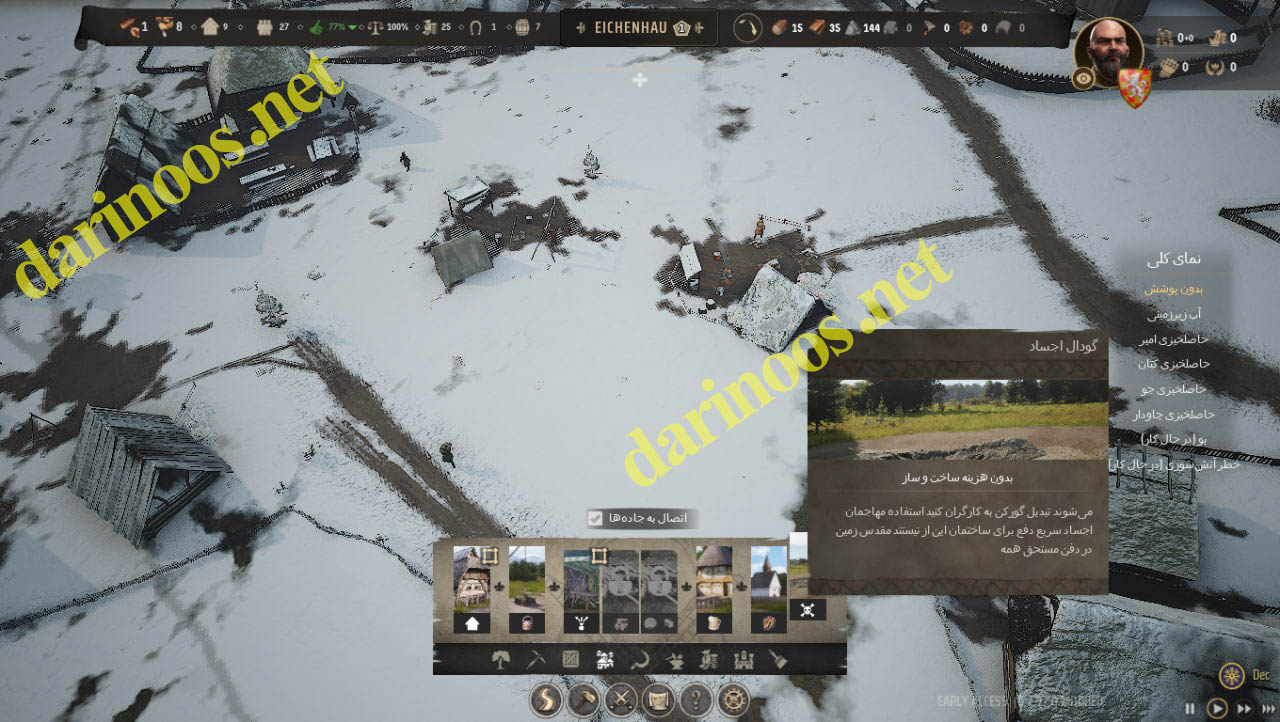Image resolution: width=1280 pixels, height=722 pixels.
Task: Switch to the crate storage category
Action: click(x=570, y=660)
